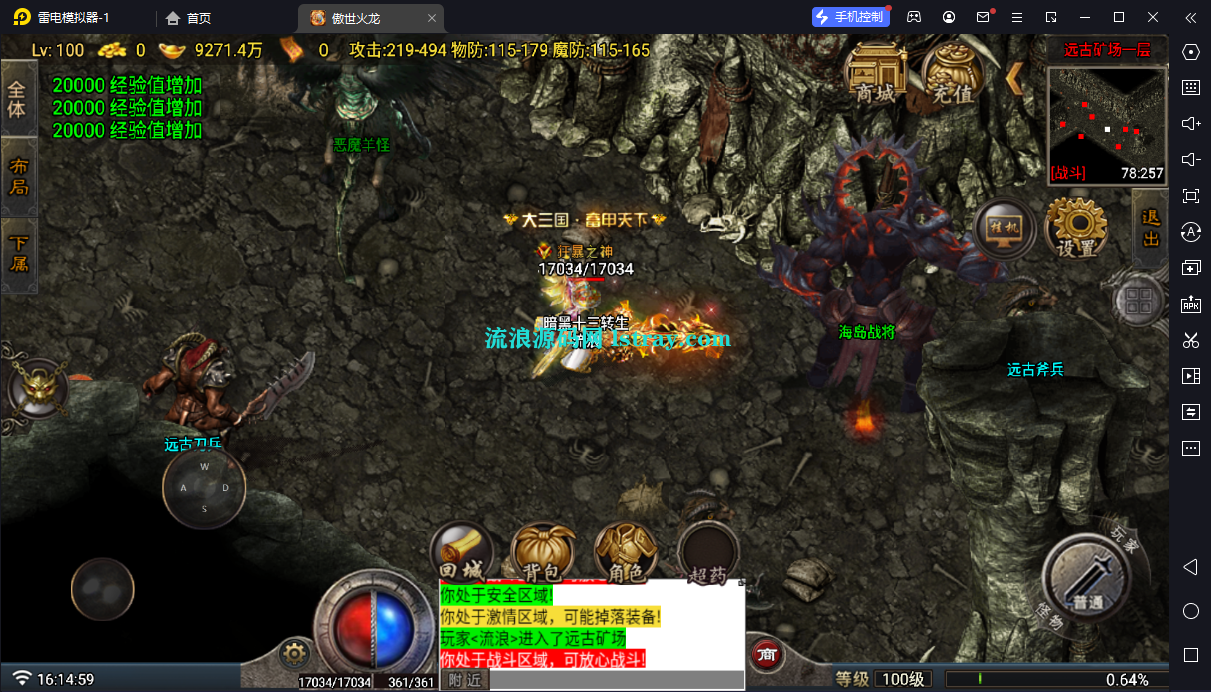Click the 远古矿场 minimap
This screenshot has width=1211, height=692.
click(x=1107, y=125)
